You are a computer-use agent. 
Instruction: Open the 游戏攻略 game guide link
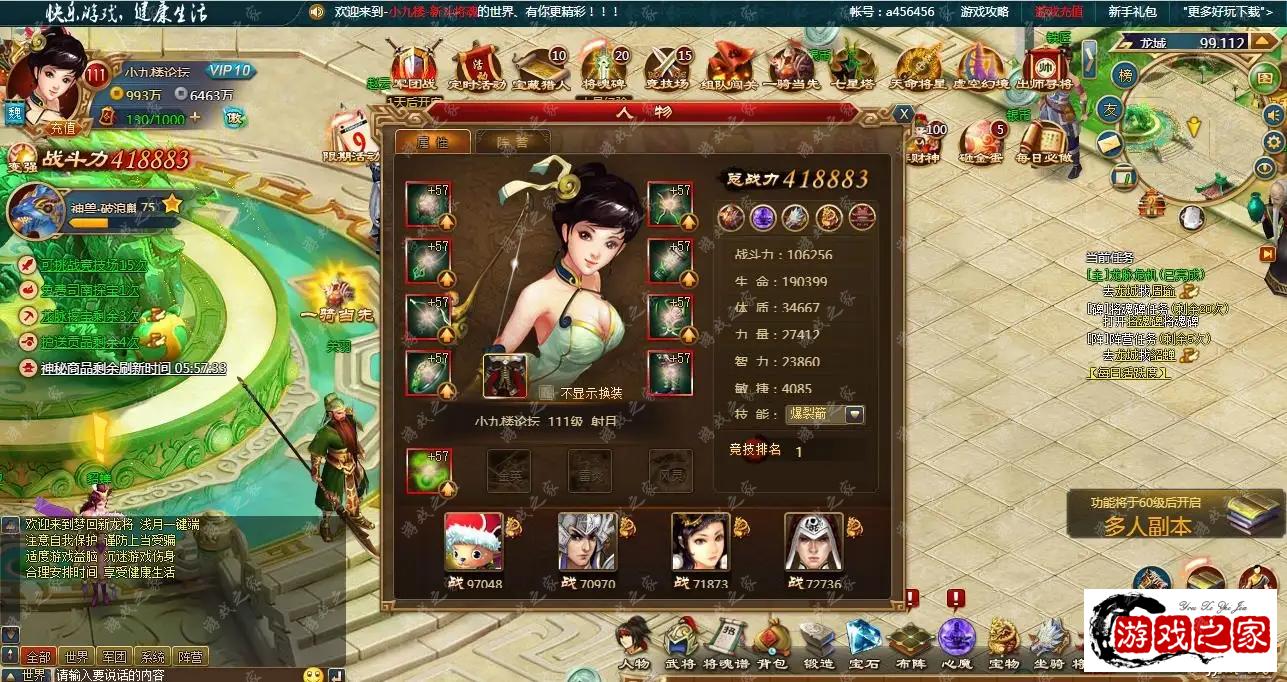pos(984,12)
